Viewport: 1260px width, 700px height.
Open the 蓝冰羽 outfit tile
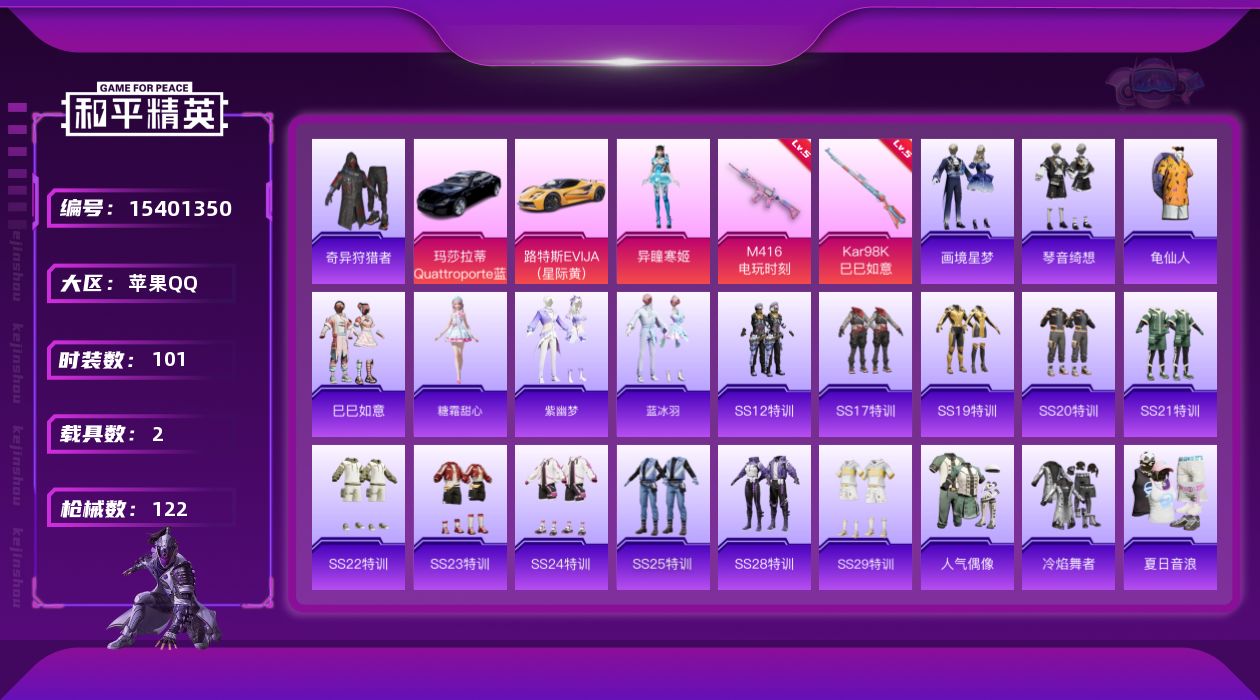(x=663, y=364)
